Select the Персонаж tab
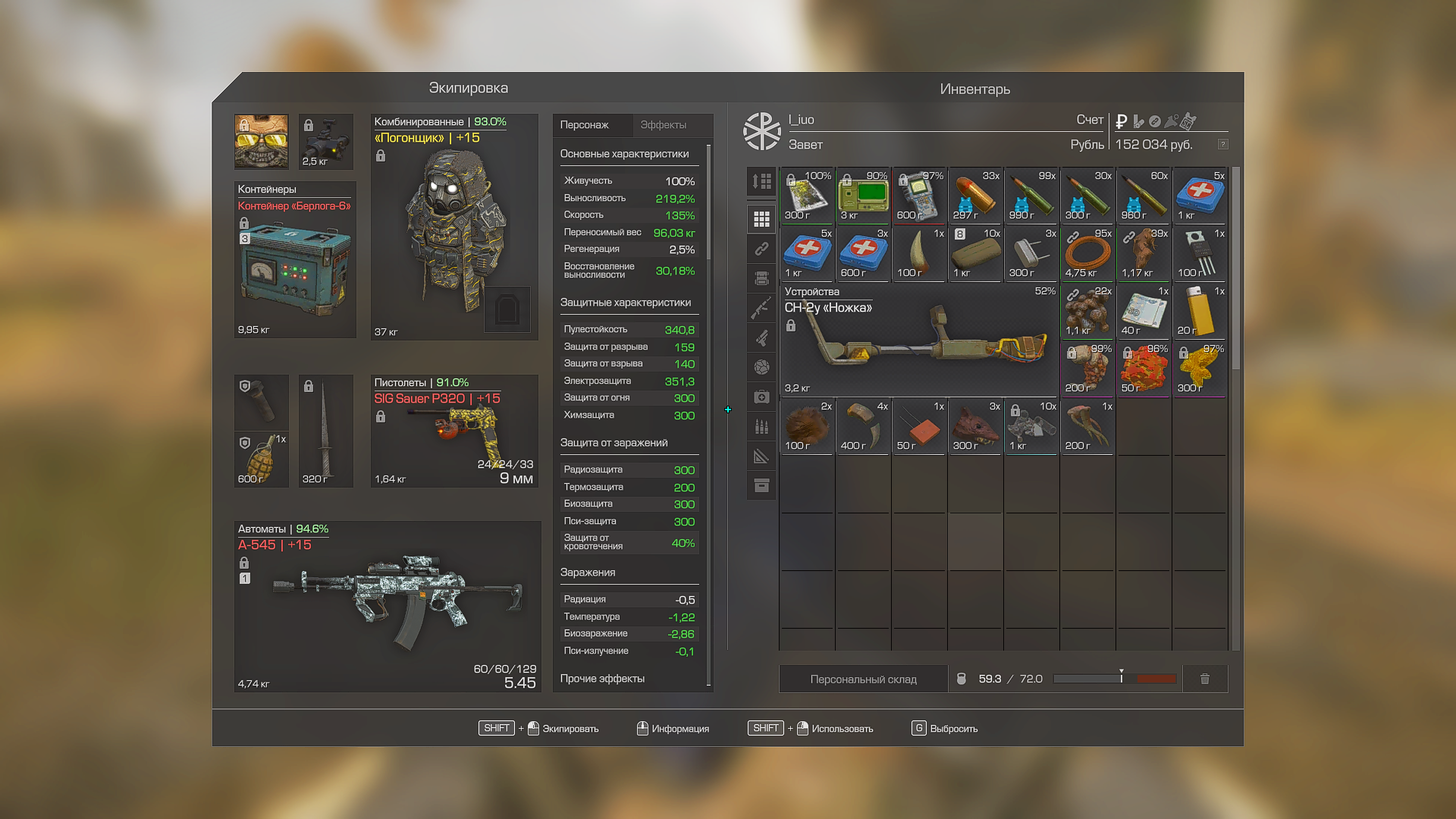The width and height of the screenshot is (1456, 819). pos(585,125)
